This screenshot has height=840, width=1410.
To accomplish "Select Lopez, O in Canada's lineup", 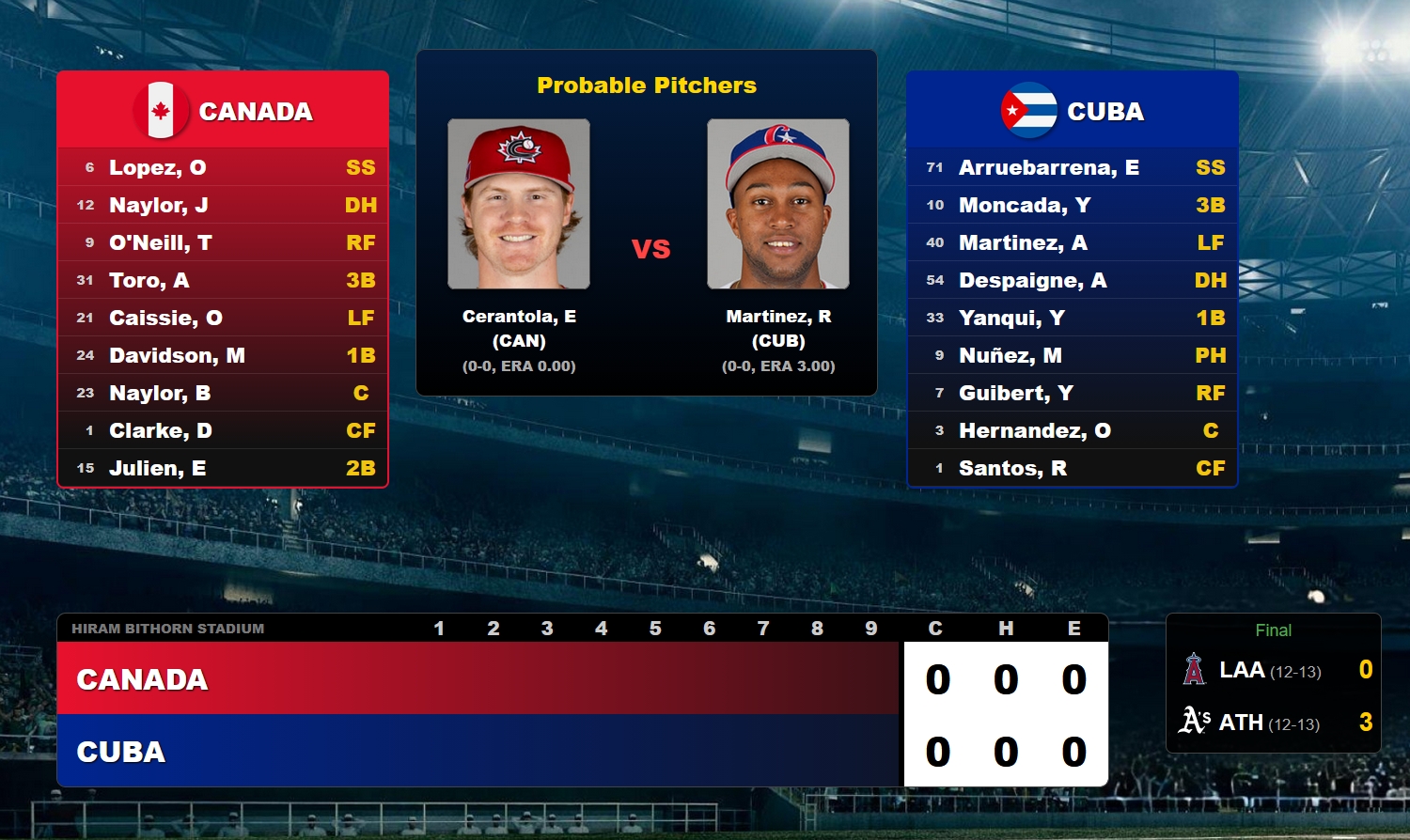I will click(223, 167).
